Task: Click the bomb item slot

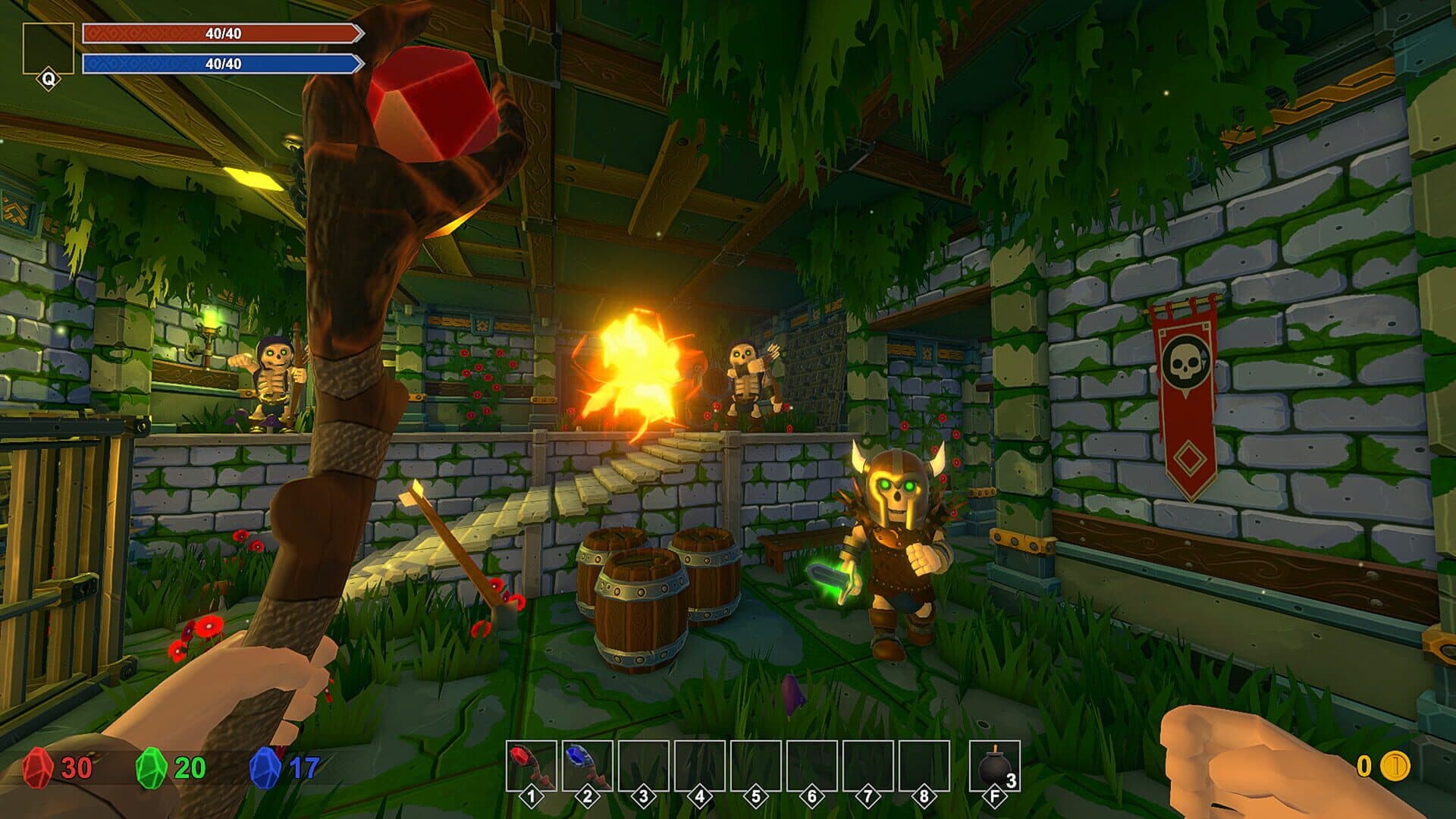Action: (994, 767)
